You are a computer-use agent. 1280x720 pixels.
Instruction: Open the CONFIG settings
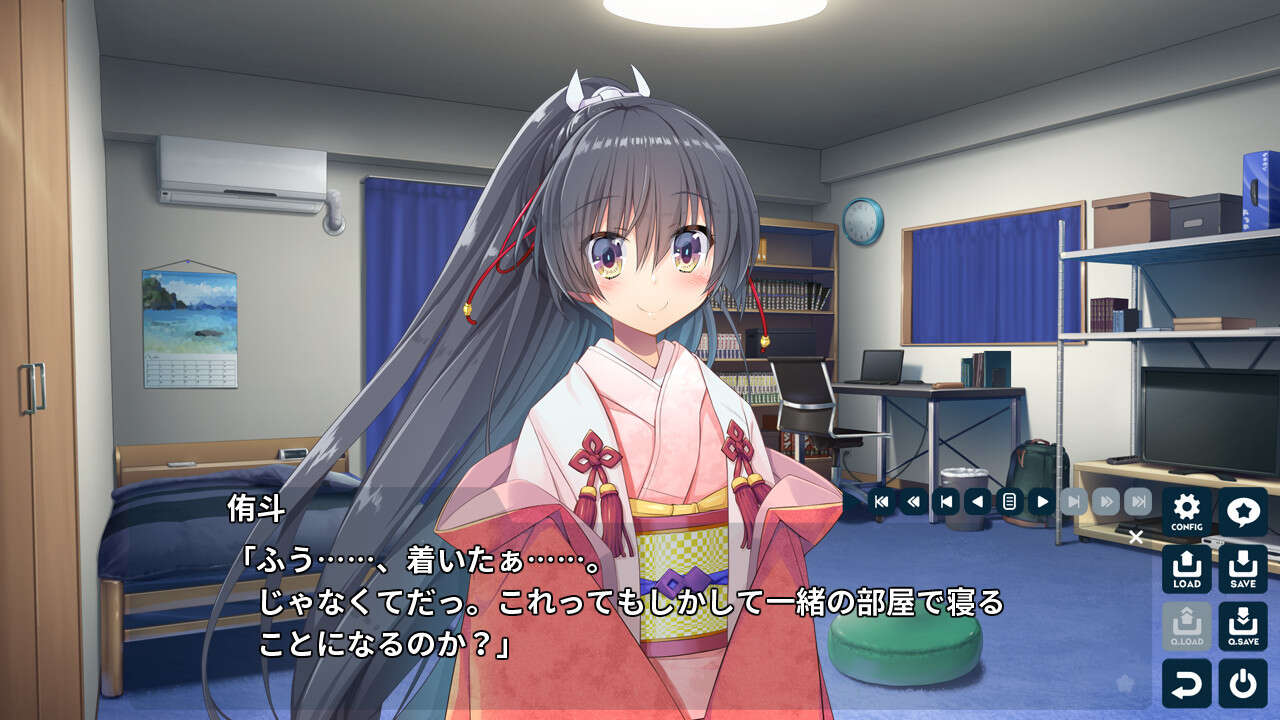(1187, 511)
